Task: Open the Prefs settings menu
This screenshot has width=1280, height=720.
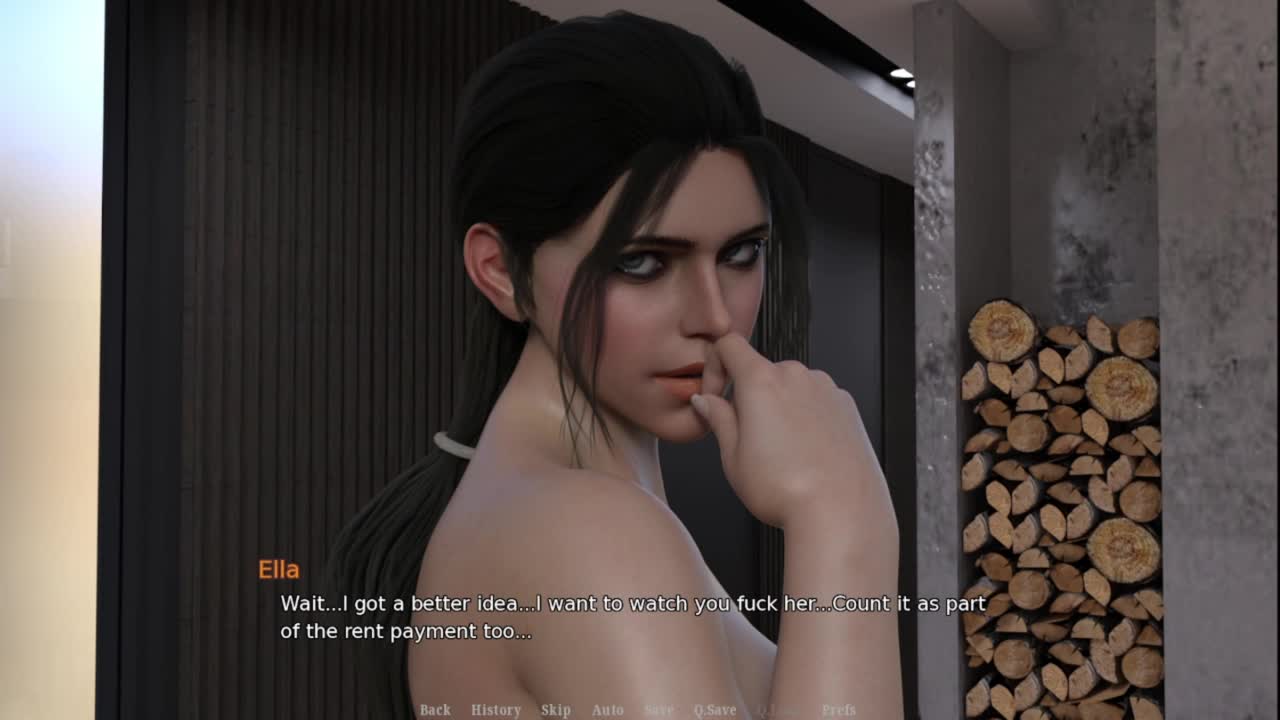Action: coord(839,710)
